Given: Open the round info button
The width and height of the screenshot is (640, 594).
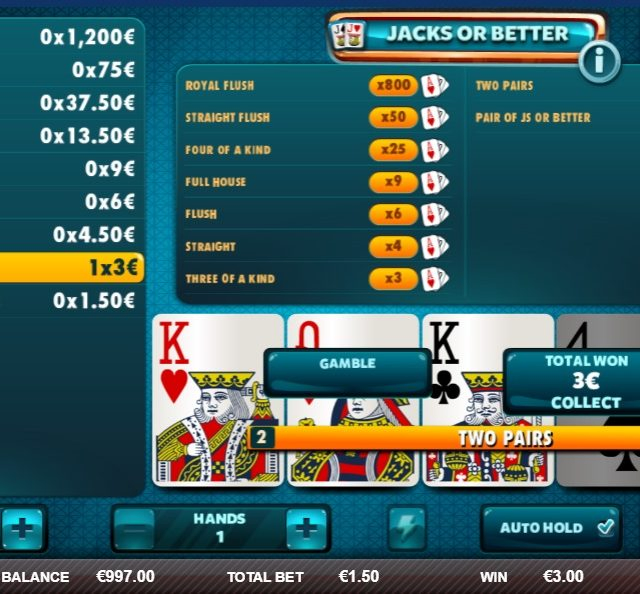Looking at the screenshot, I should click(599, 62).
